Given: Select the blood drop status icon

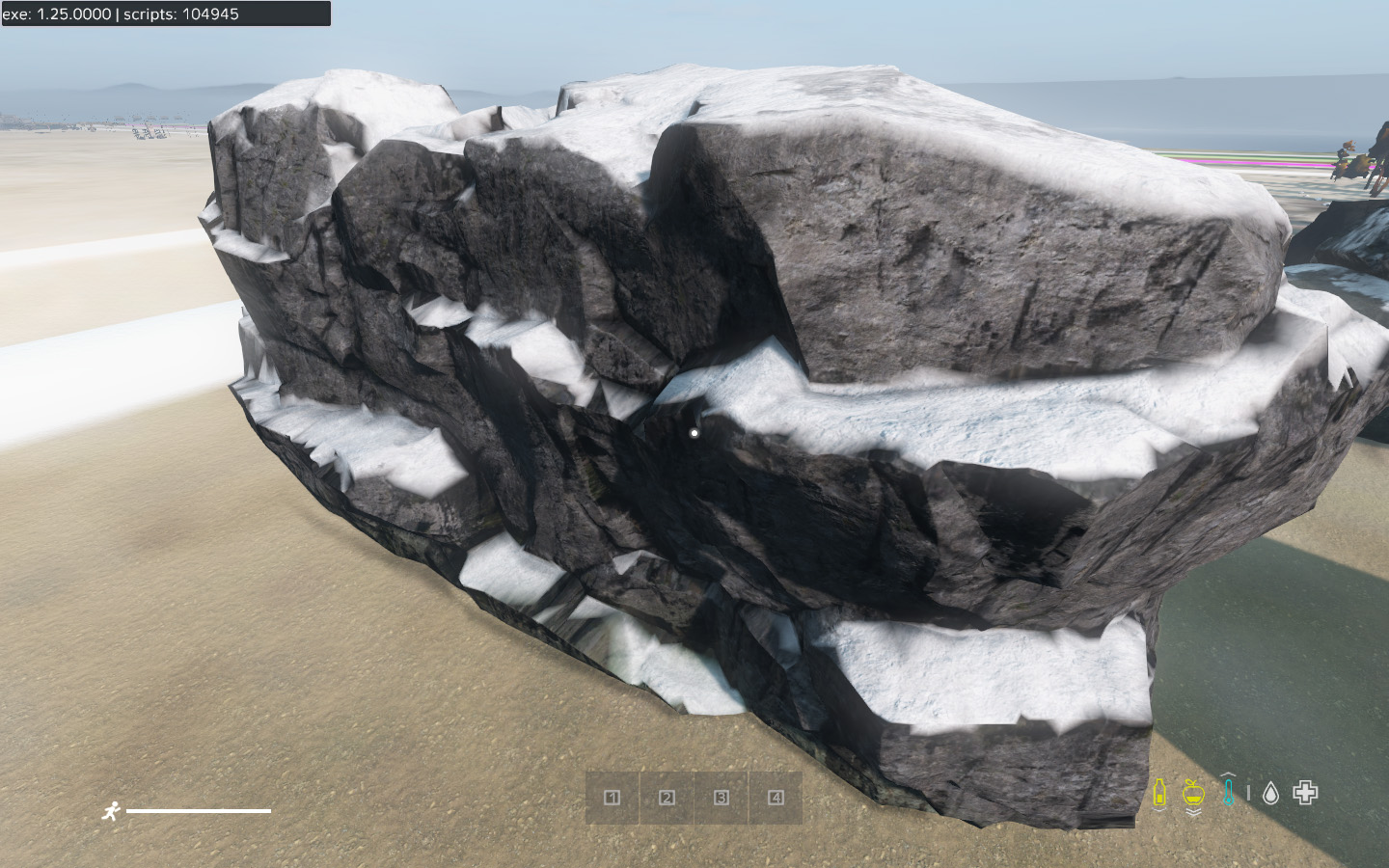Looking at the screenshot, I should [x=1270, y=794].
